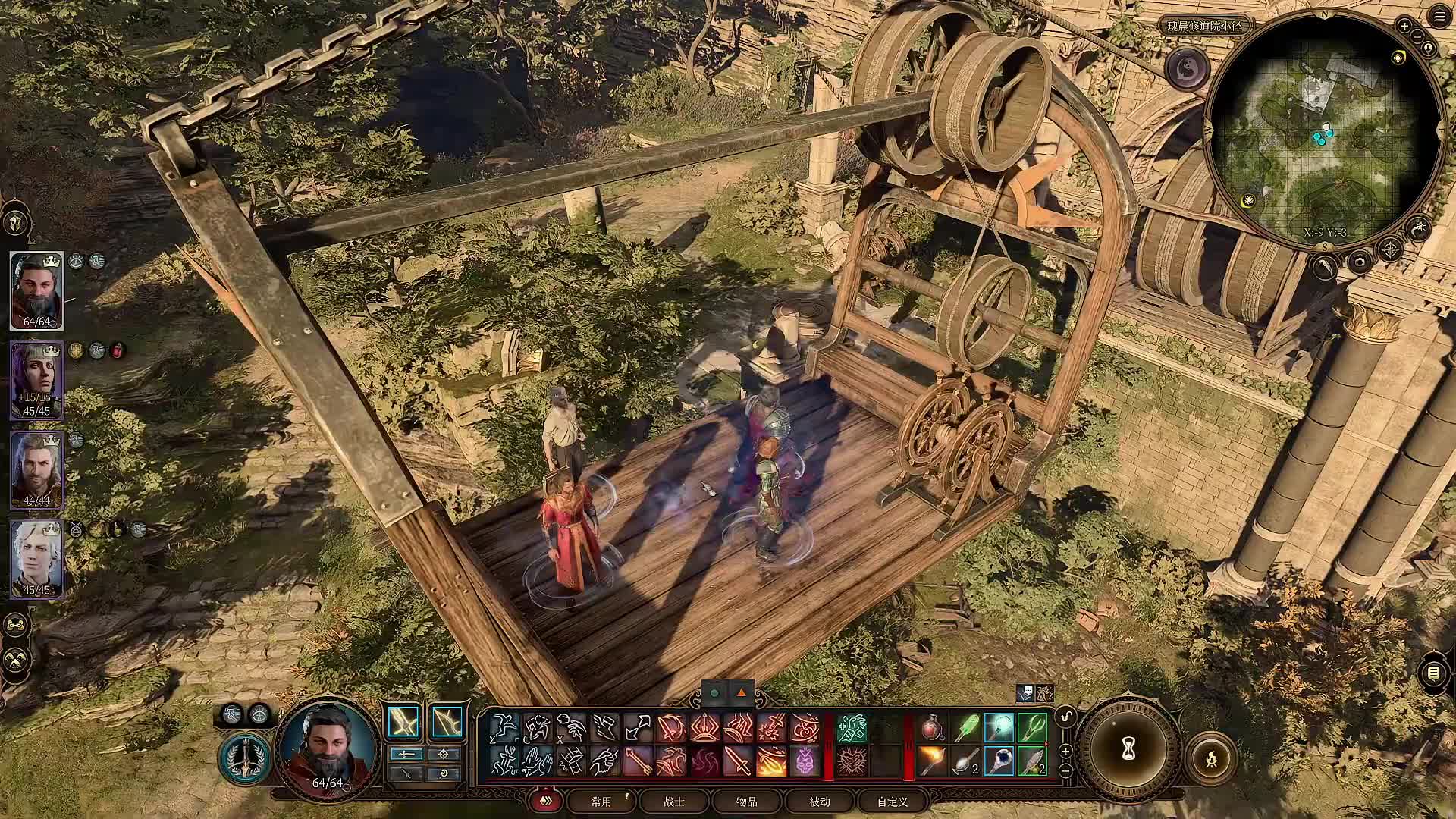Screen dimensions: 1456x819
Task: Select the white-haired companion portrait
Action: click(36, 560)
